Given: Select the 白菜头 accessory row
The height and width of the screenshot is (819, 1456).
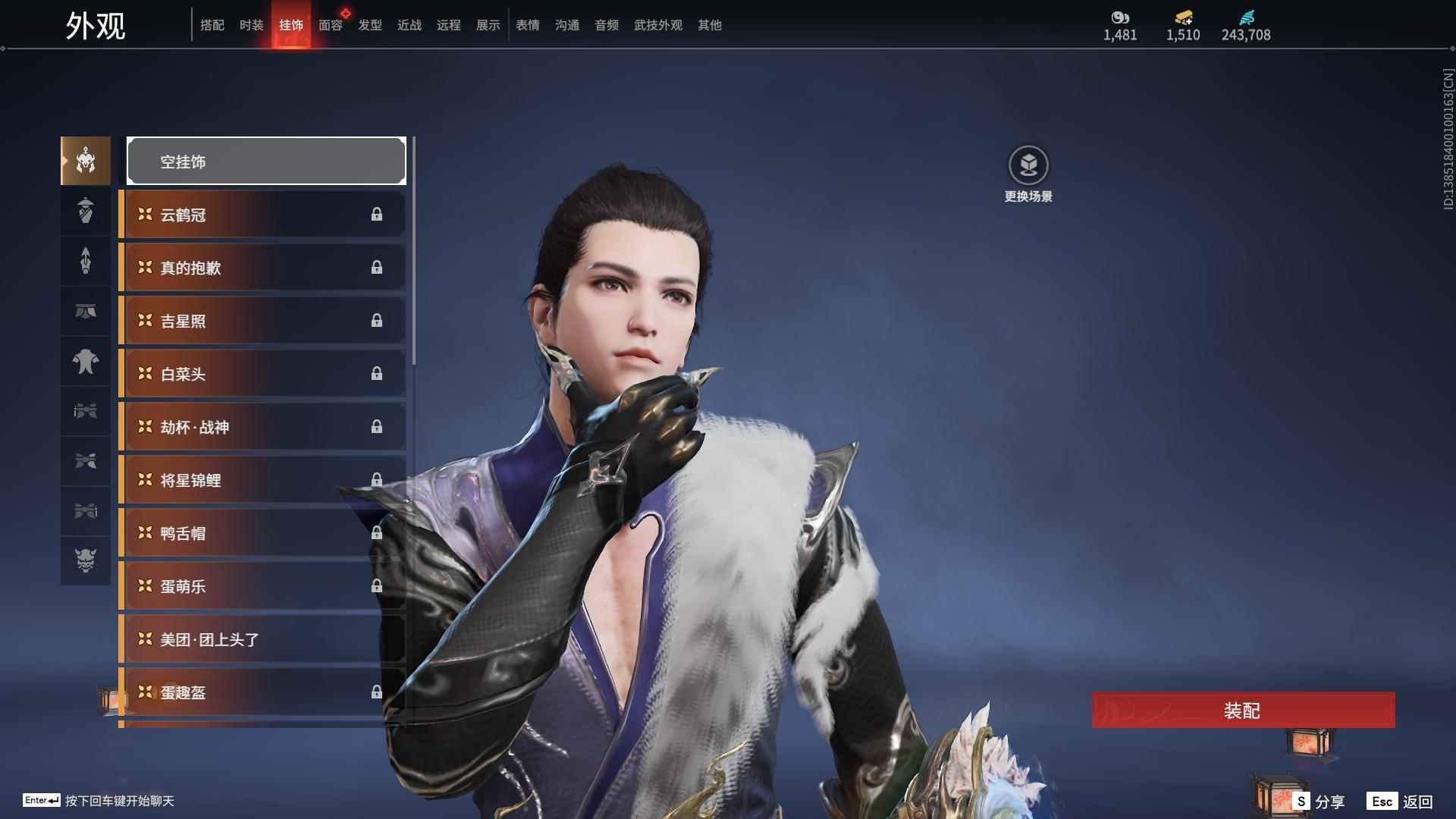Looking at the screenshot, I should click(x=262, y=374).
